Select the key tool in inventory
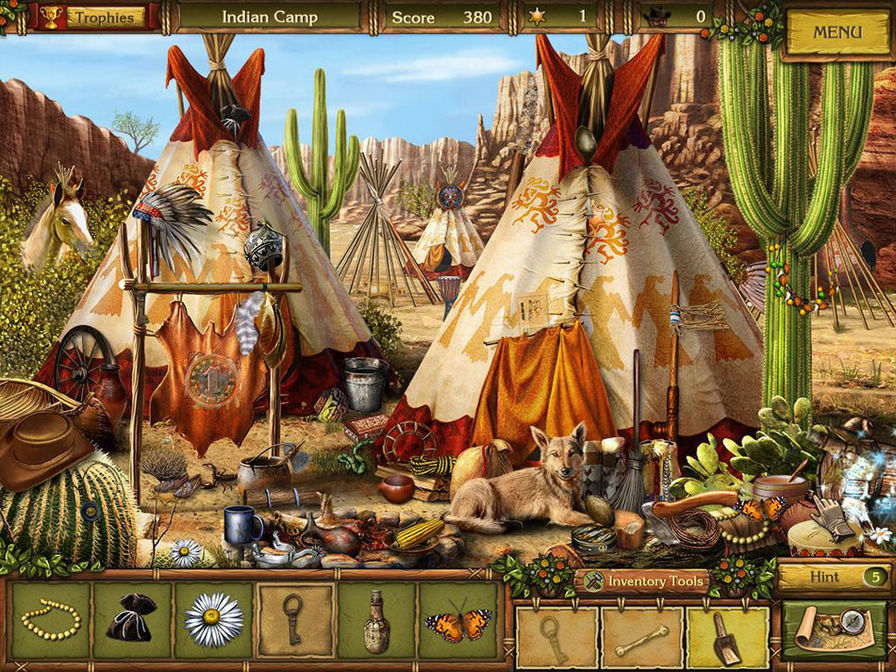 (x=556, y=636)
